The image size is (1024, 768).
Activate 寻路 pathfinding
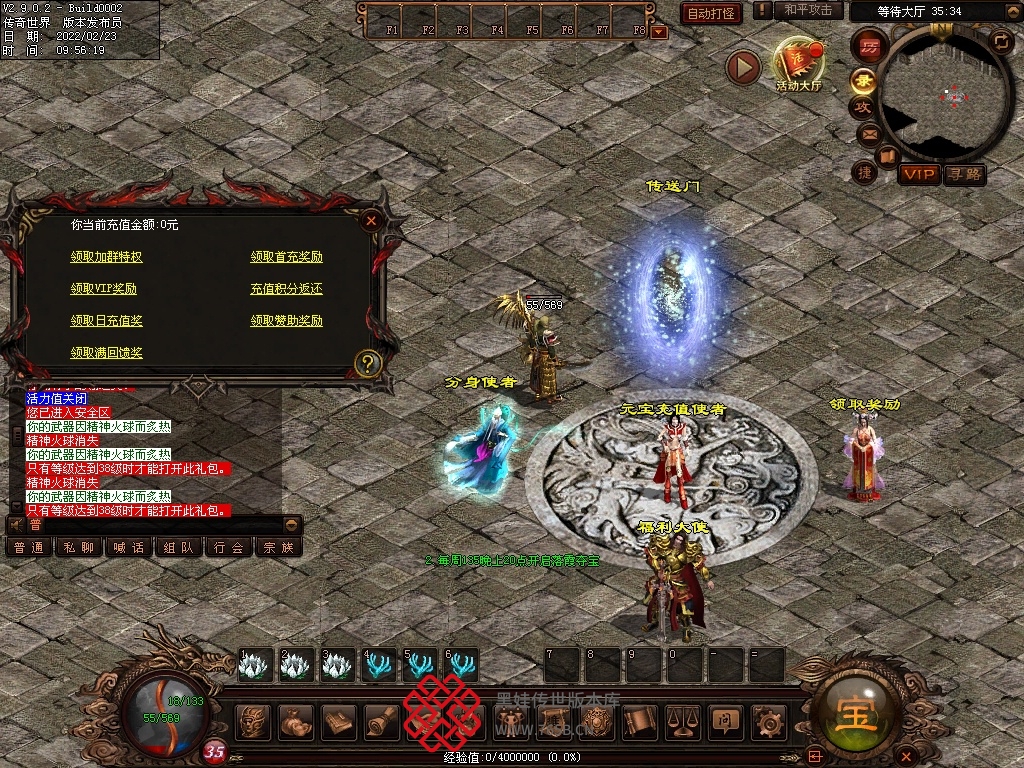coord(965,175)
